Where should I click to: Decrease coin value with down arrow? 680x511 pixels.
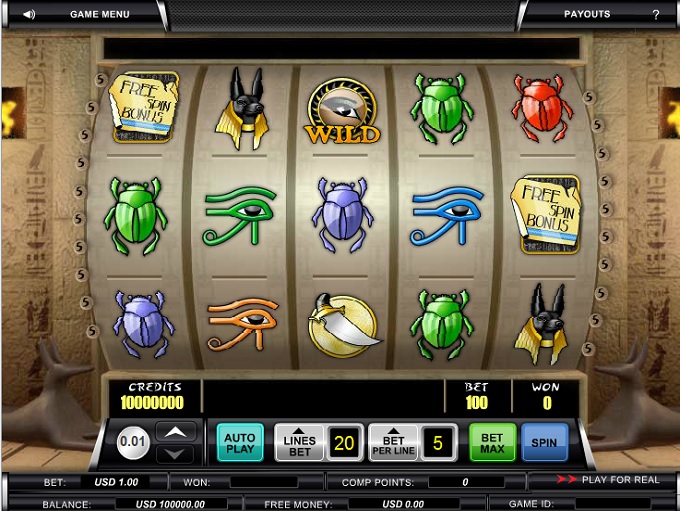[x=175, y=453]
